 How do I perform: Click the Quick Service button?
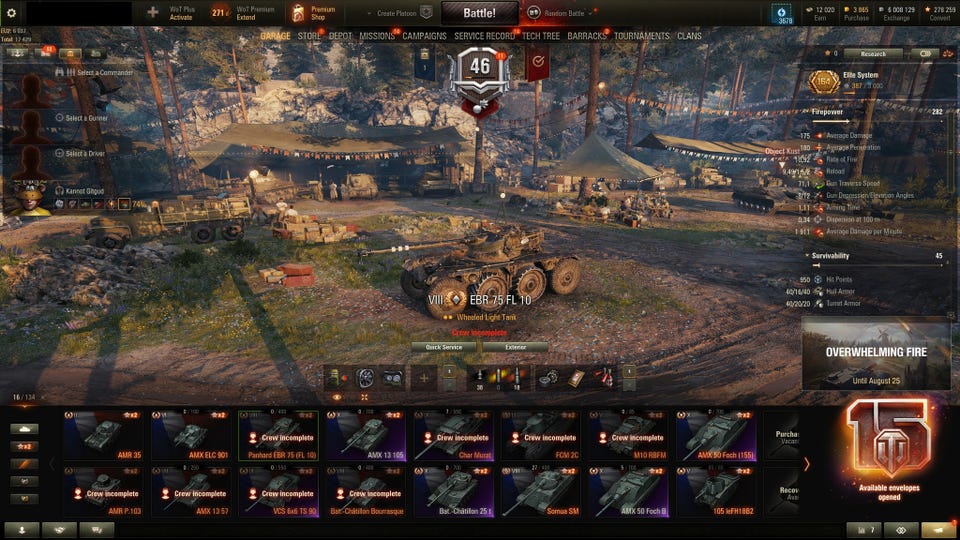pos(444,347)
